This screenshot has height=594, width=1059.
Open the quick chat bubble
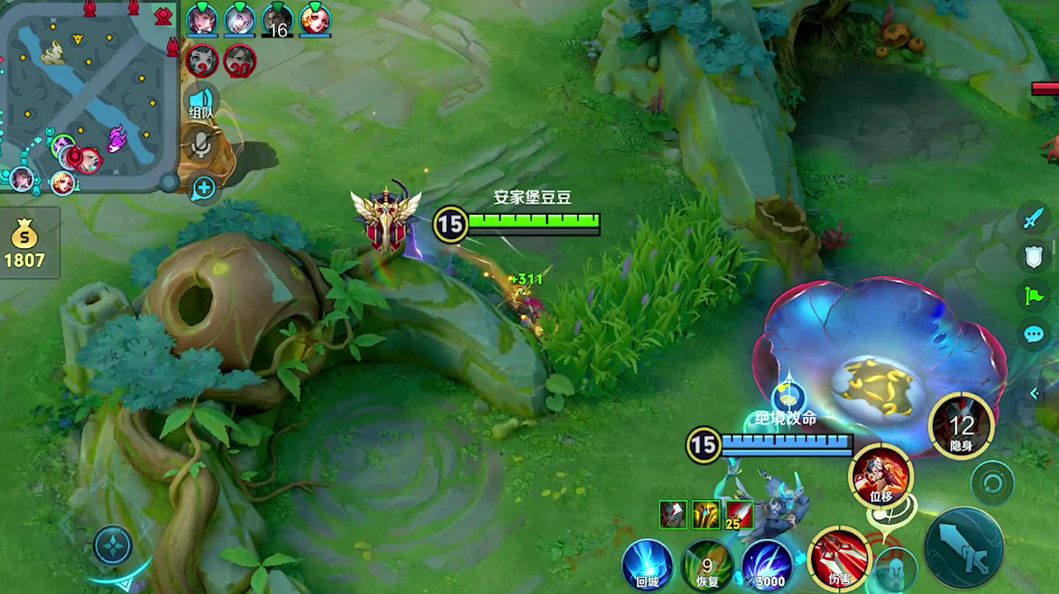(x=1032, y=334)
